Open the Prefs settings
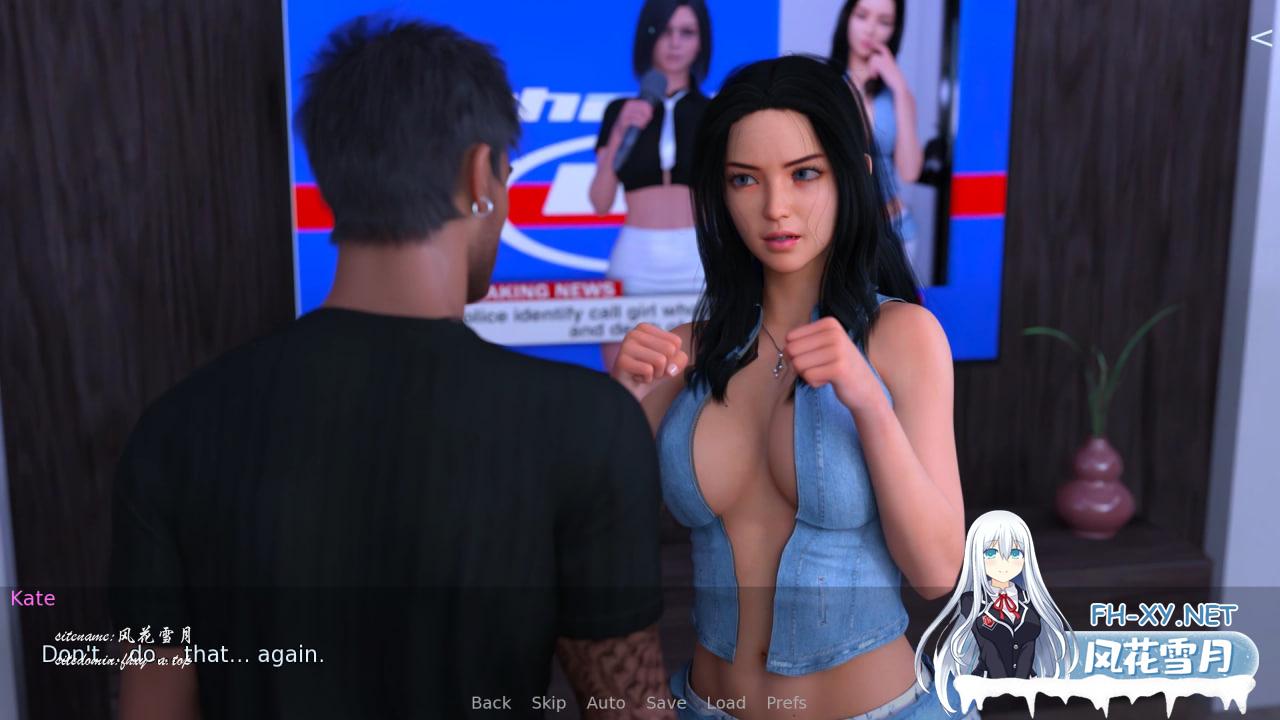 coord(786,703)
